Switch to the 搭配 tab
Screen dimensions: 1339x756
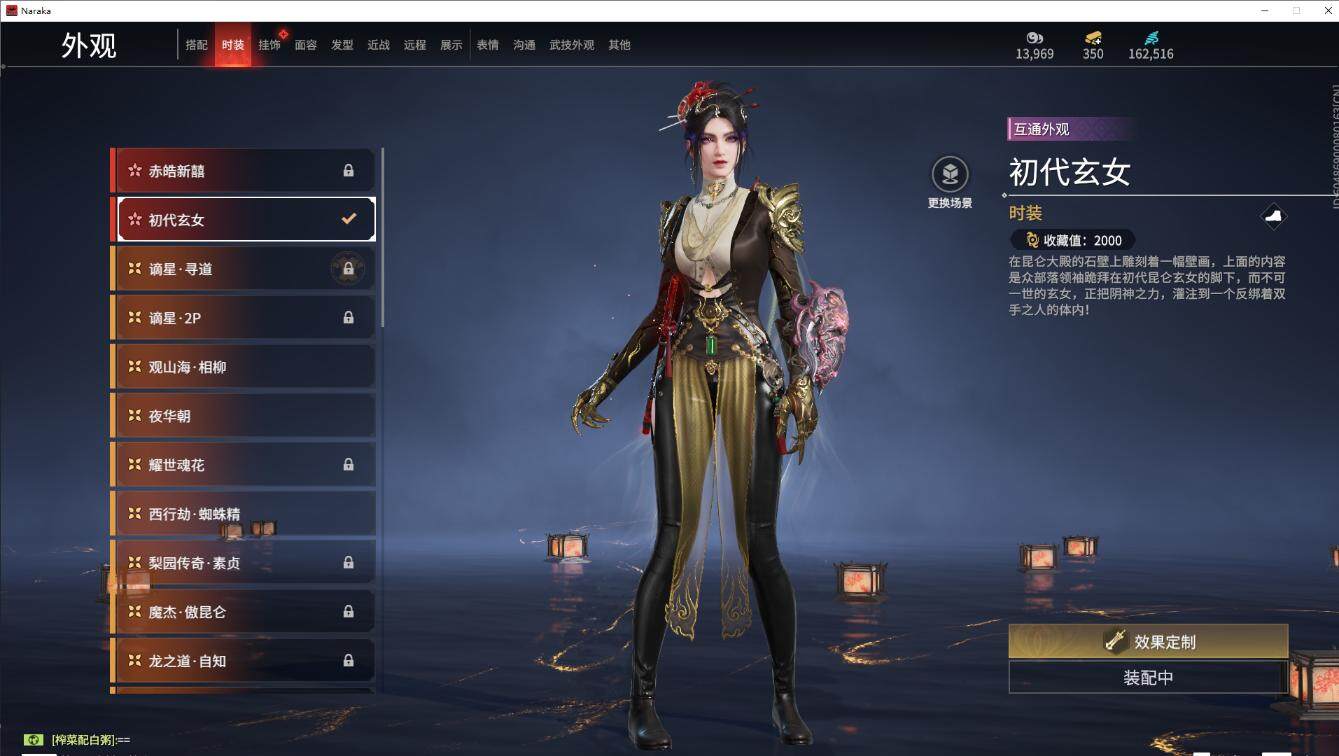196,45
